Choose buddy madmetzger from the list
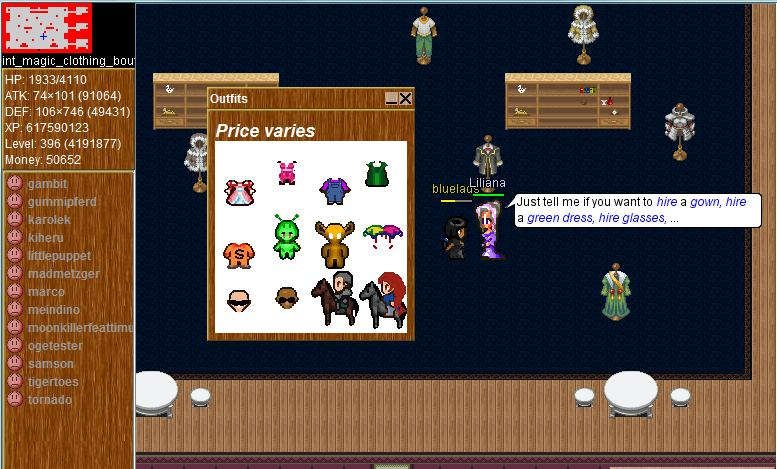Screen dimensions: 777x469 (x=63, y=274)
